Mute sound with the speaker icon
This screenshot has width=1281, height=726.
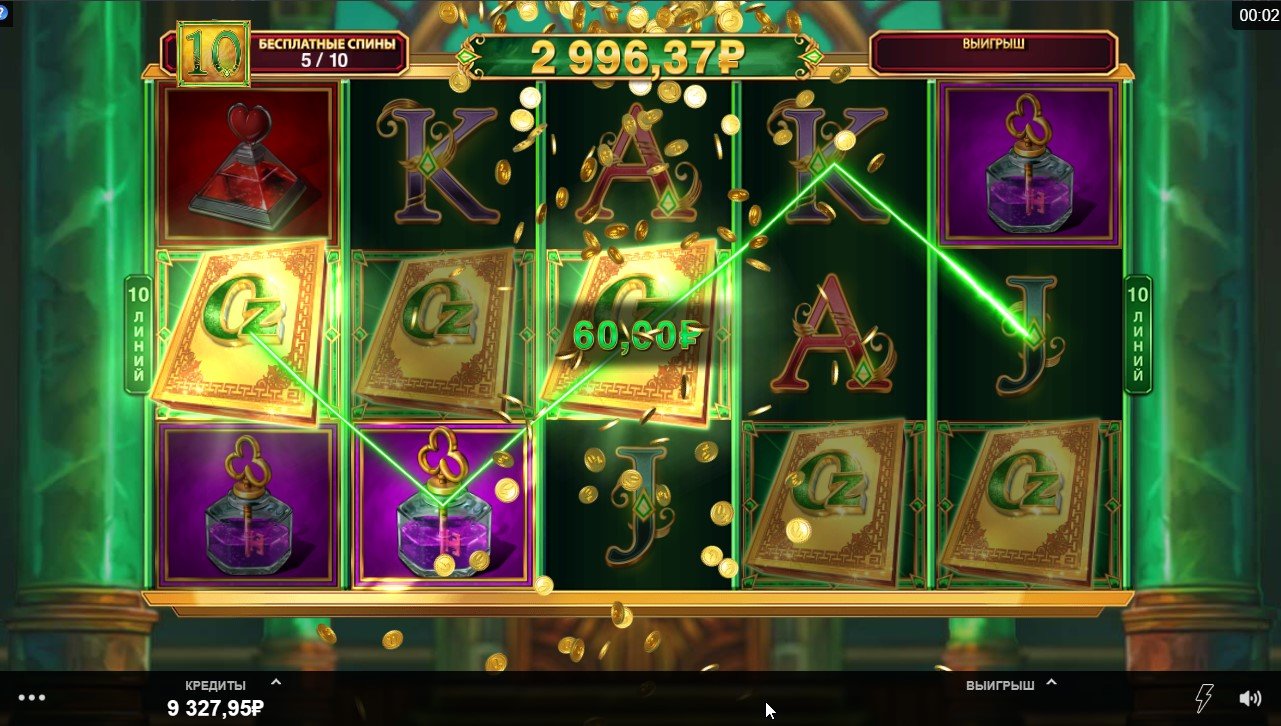(x=1250, y=698)
